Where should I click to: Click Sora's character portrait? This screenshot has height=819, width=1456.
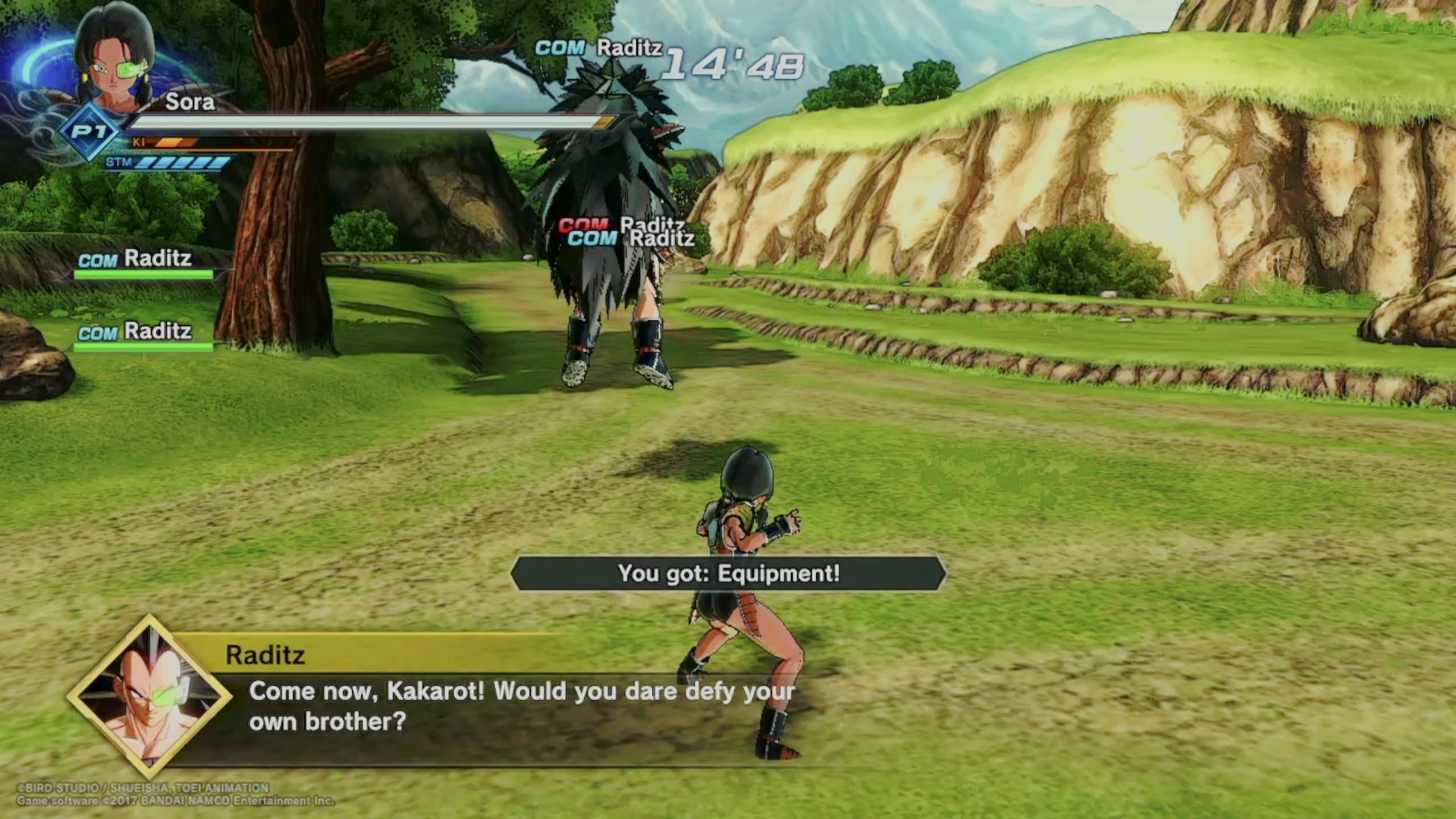coord(114,61)
